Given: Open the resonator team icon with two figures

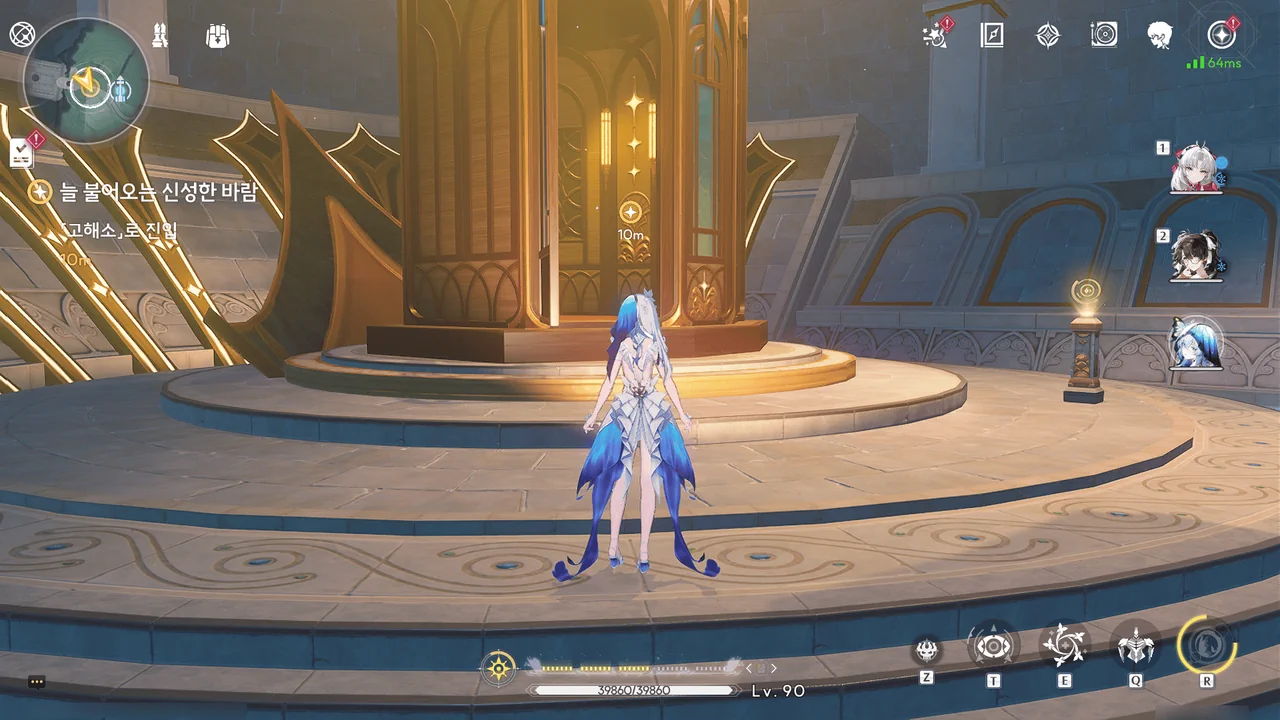Looking at the screenshot, I should (160, 36).
